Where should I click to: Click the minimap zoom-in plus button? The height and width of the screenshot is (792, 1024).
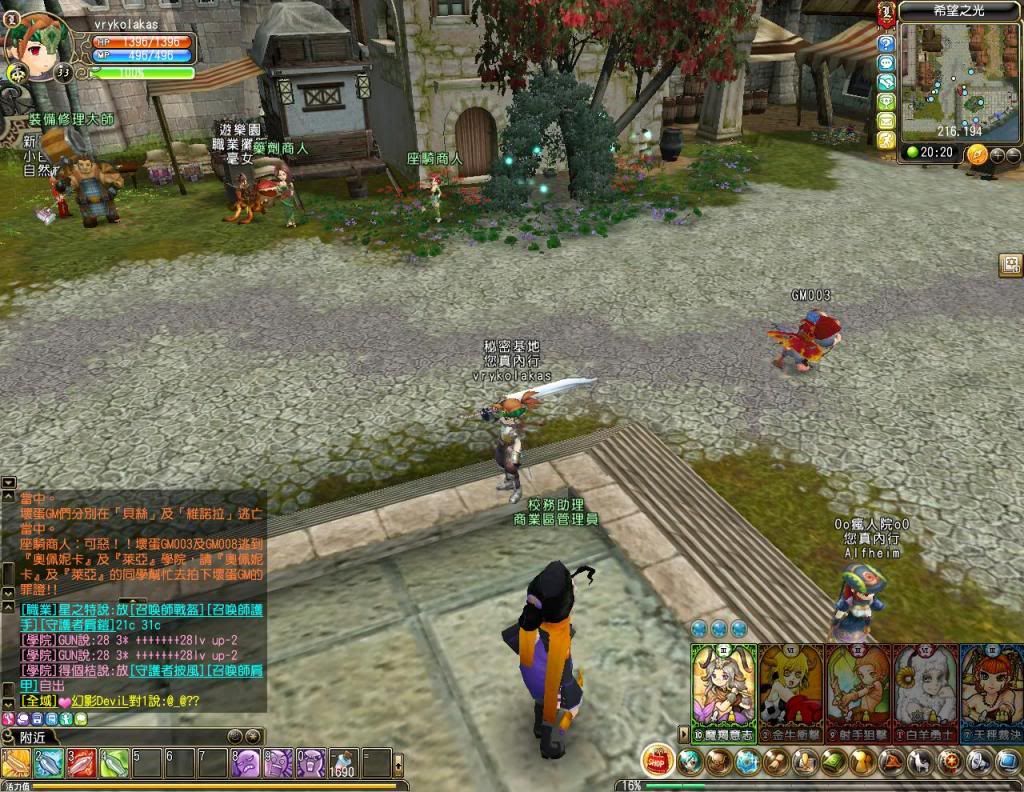[998, 154]
